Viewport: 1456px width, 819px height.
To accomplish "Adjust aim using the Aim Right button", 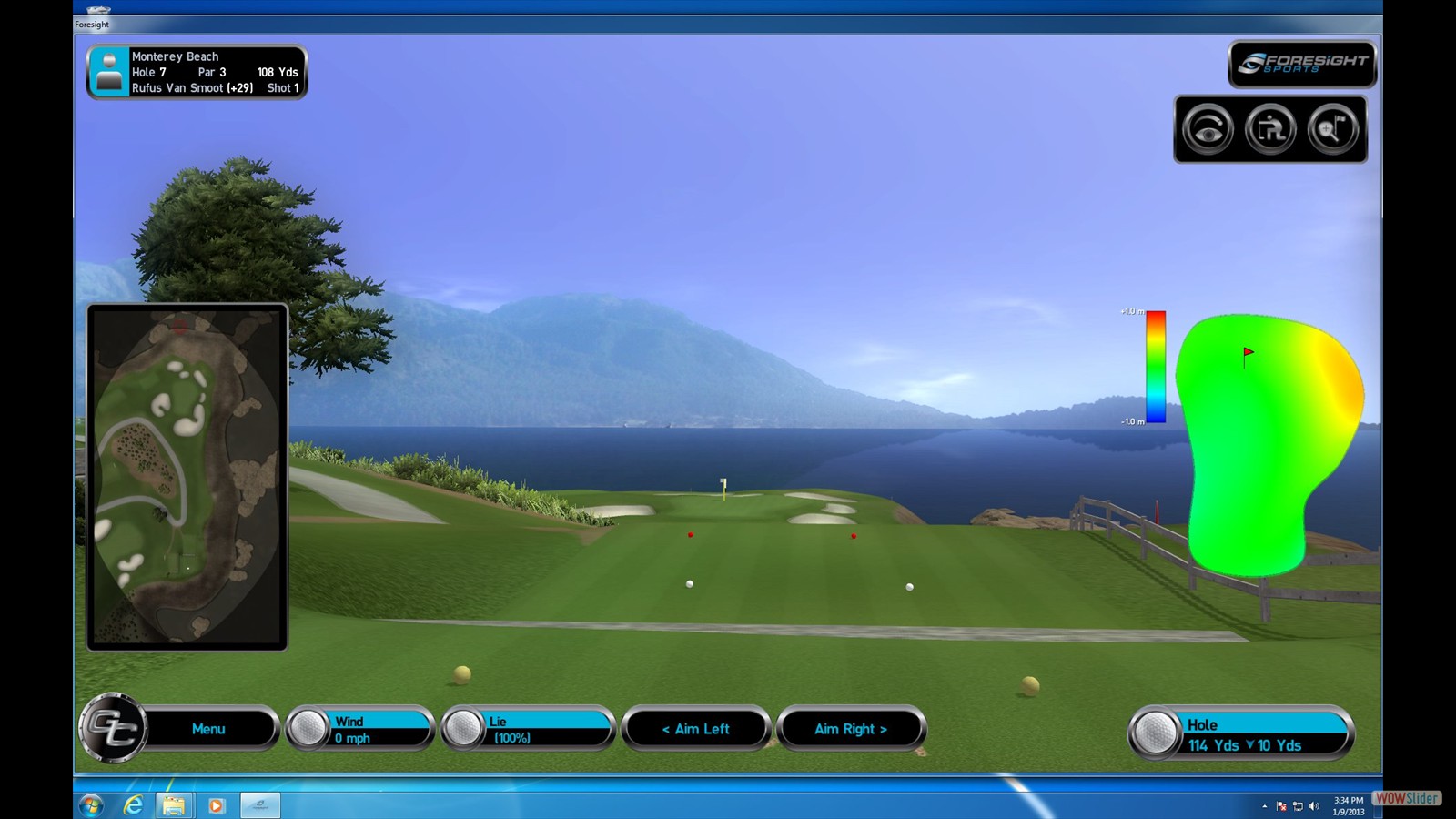I will (851, 729).
